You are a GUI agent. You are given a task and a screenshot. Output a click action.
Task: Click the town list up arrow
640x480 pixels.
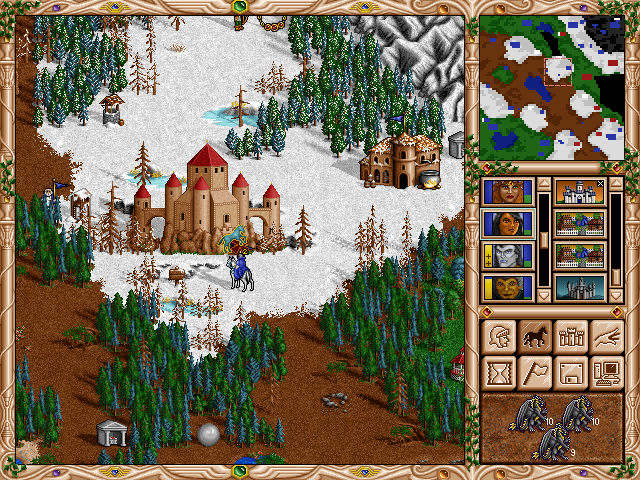click(x=616, y=184)
